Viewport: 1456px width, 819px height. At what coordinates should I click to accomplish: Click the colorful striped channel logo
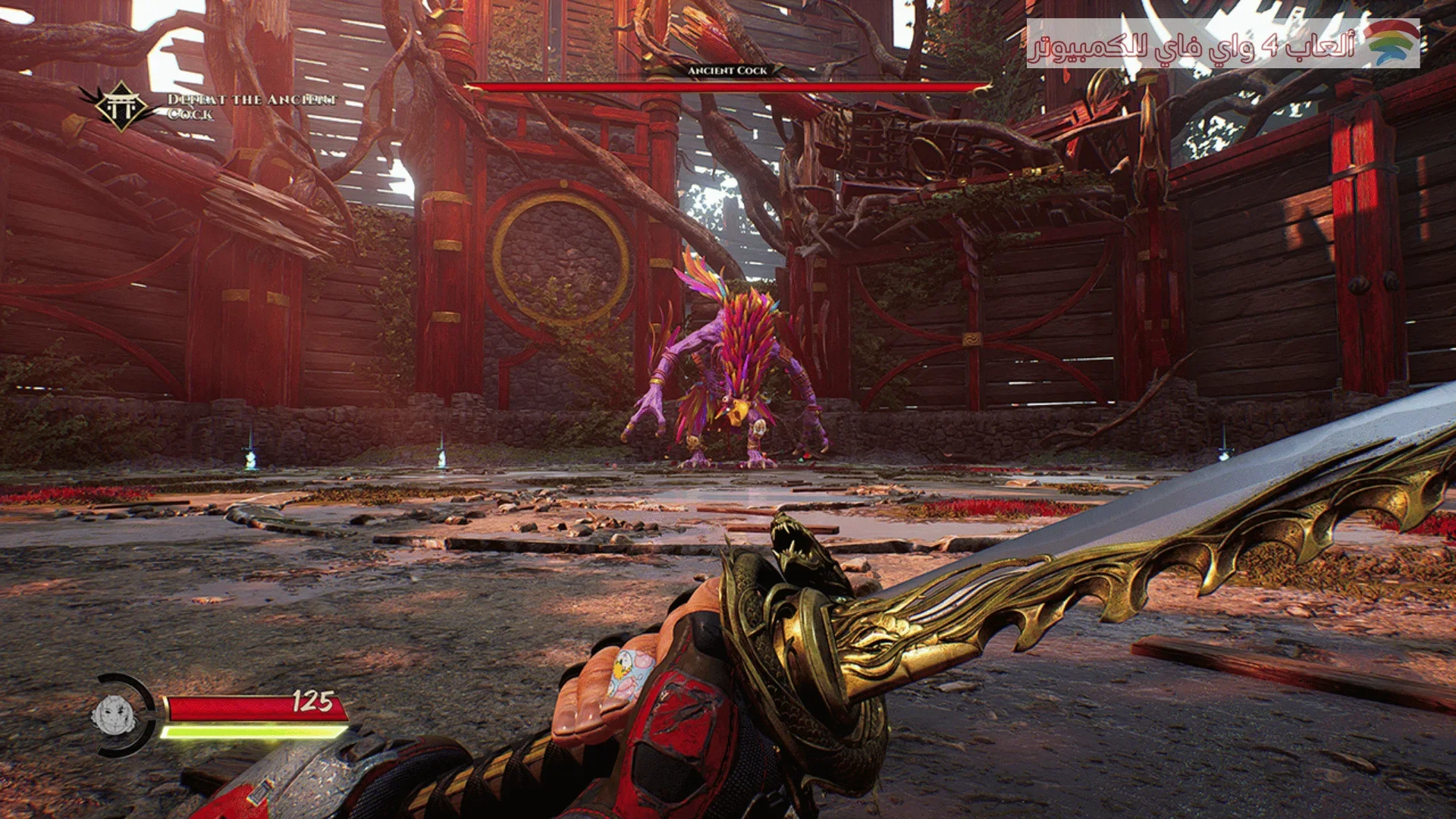(1392, 42)
